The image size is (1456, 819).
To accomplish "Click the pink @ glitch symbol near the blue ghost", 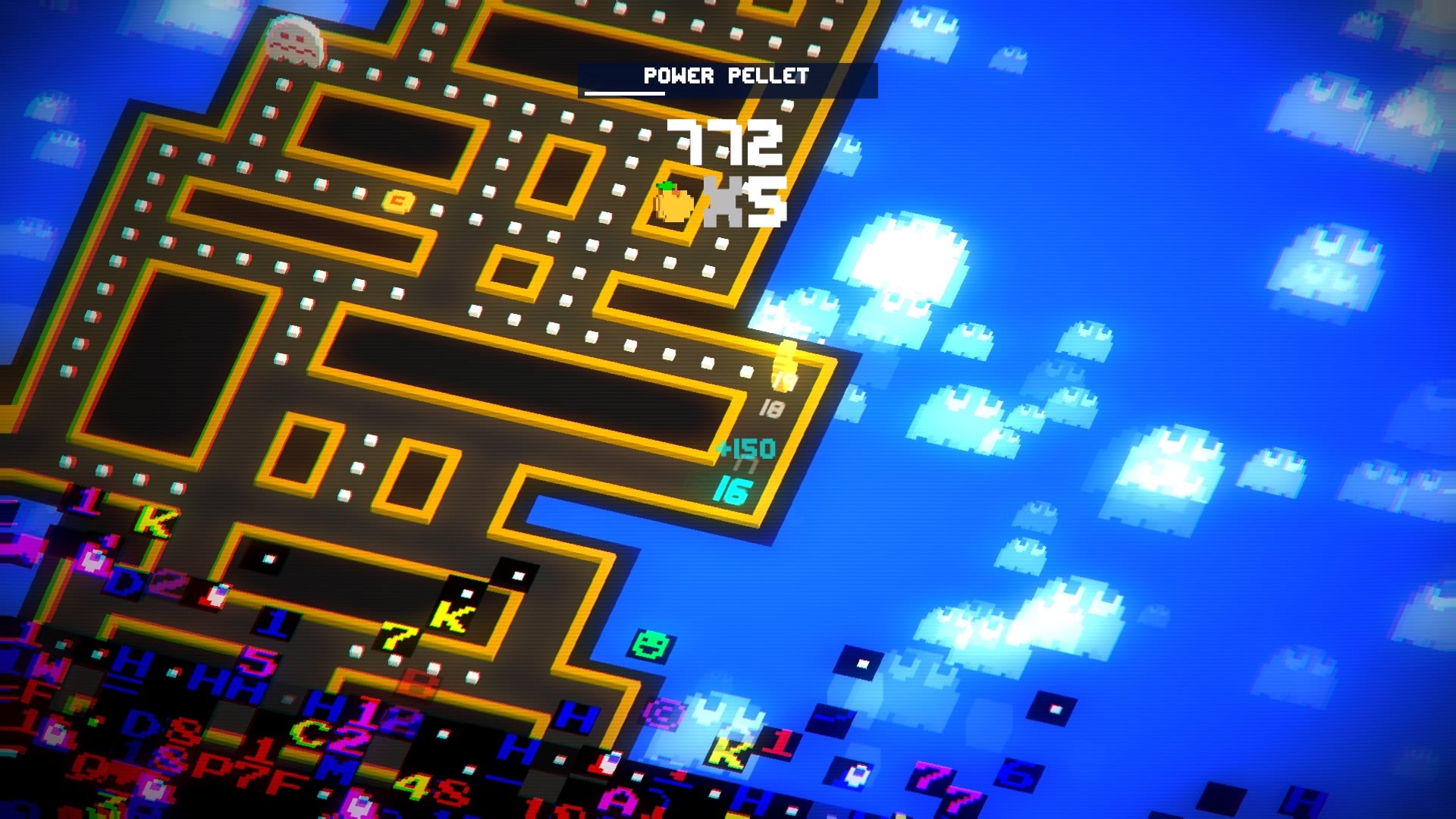I will (x=662, y=713).
